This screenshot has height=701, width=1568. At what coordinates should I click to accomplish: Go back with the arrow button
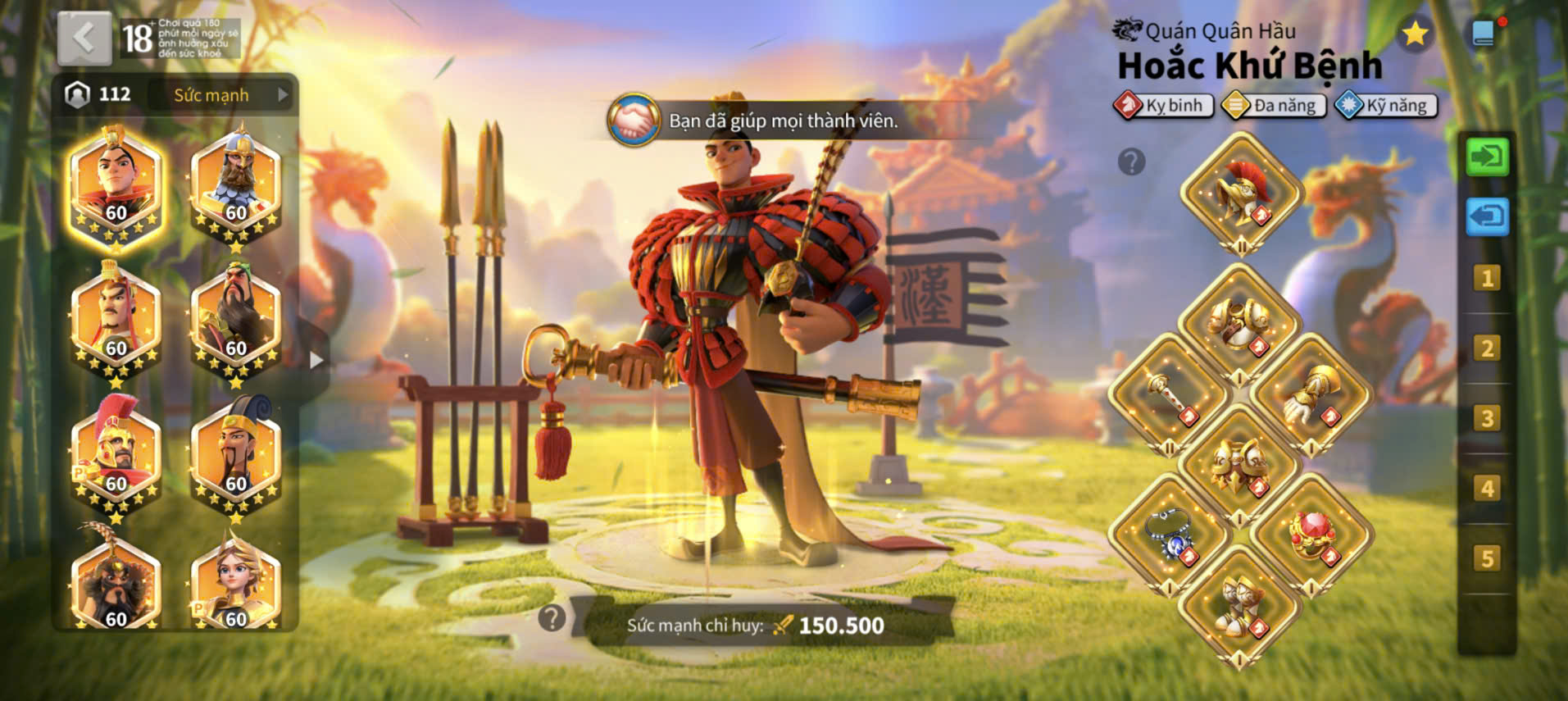click(x=84, y=39)
